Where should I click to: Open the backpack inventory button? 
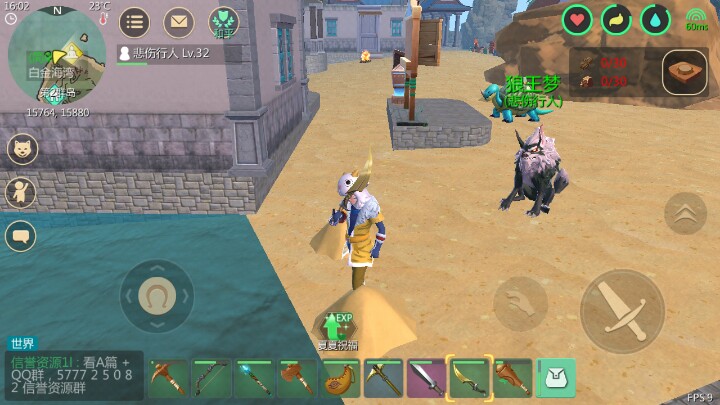click(x=557, y=378)
